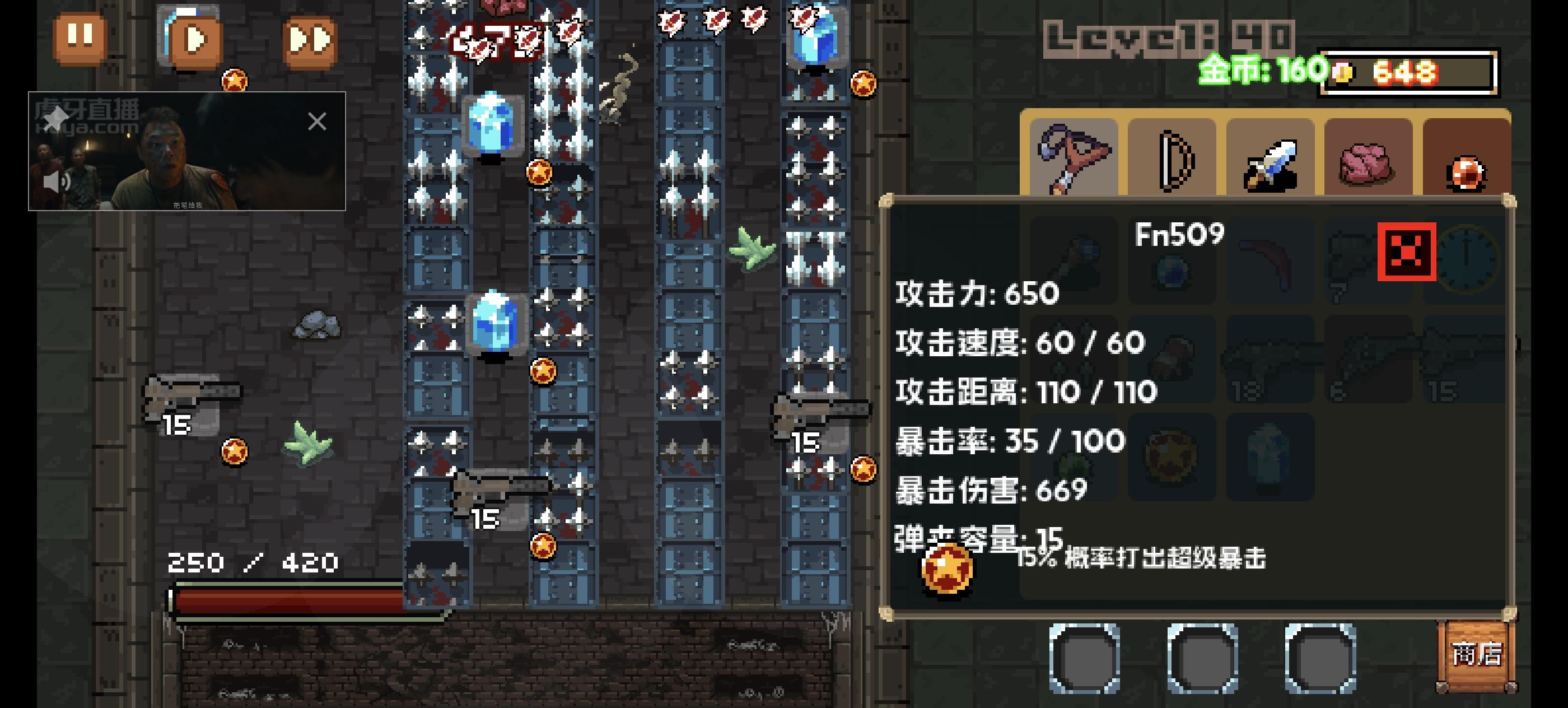Pause the game
Image resolution: width=1568 pixels, height=708 pixels.
(x=80, y=38)
